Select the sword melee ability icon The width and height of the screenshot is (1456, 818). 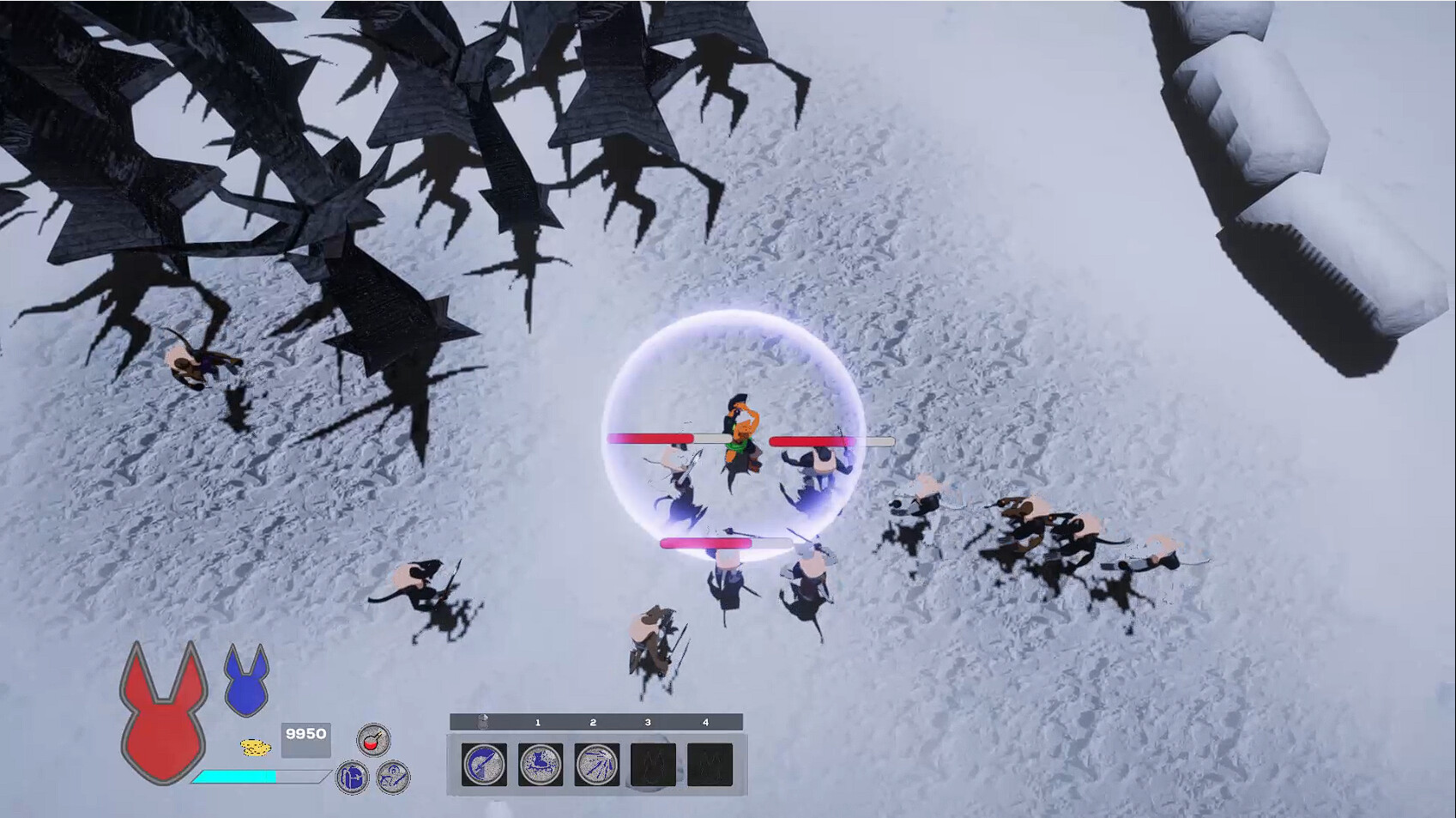pyautogui.click(x=485, y=764)
